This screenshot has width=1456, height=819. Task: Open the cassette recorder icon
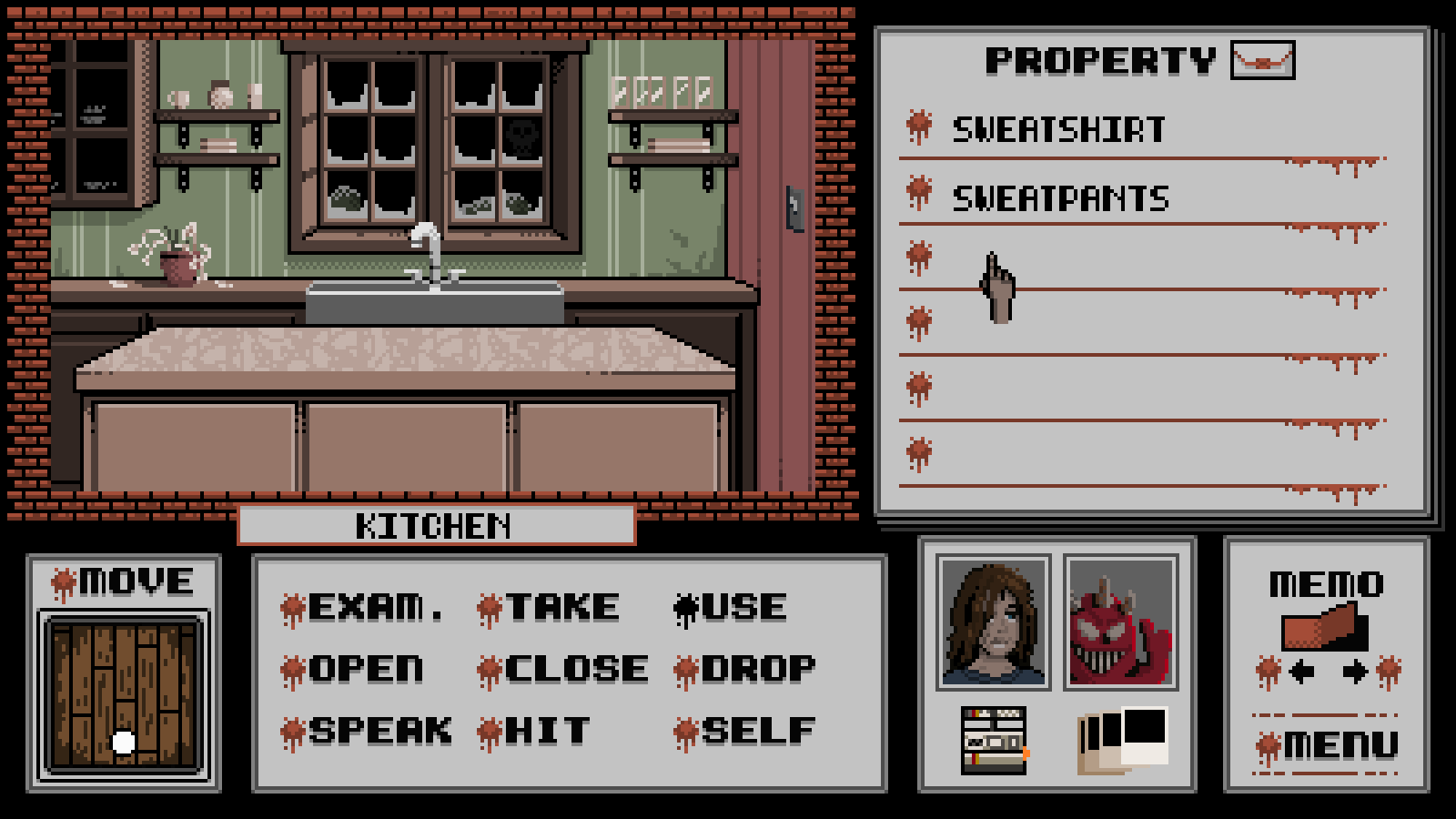pyautogui.click(x=994, y=741)
